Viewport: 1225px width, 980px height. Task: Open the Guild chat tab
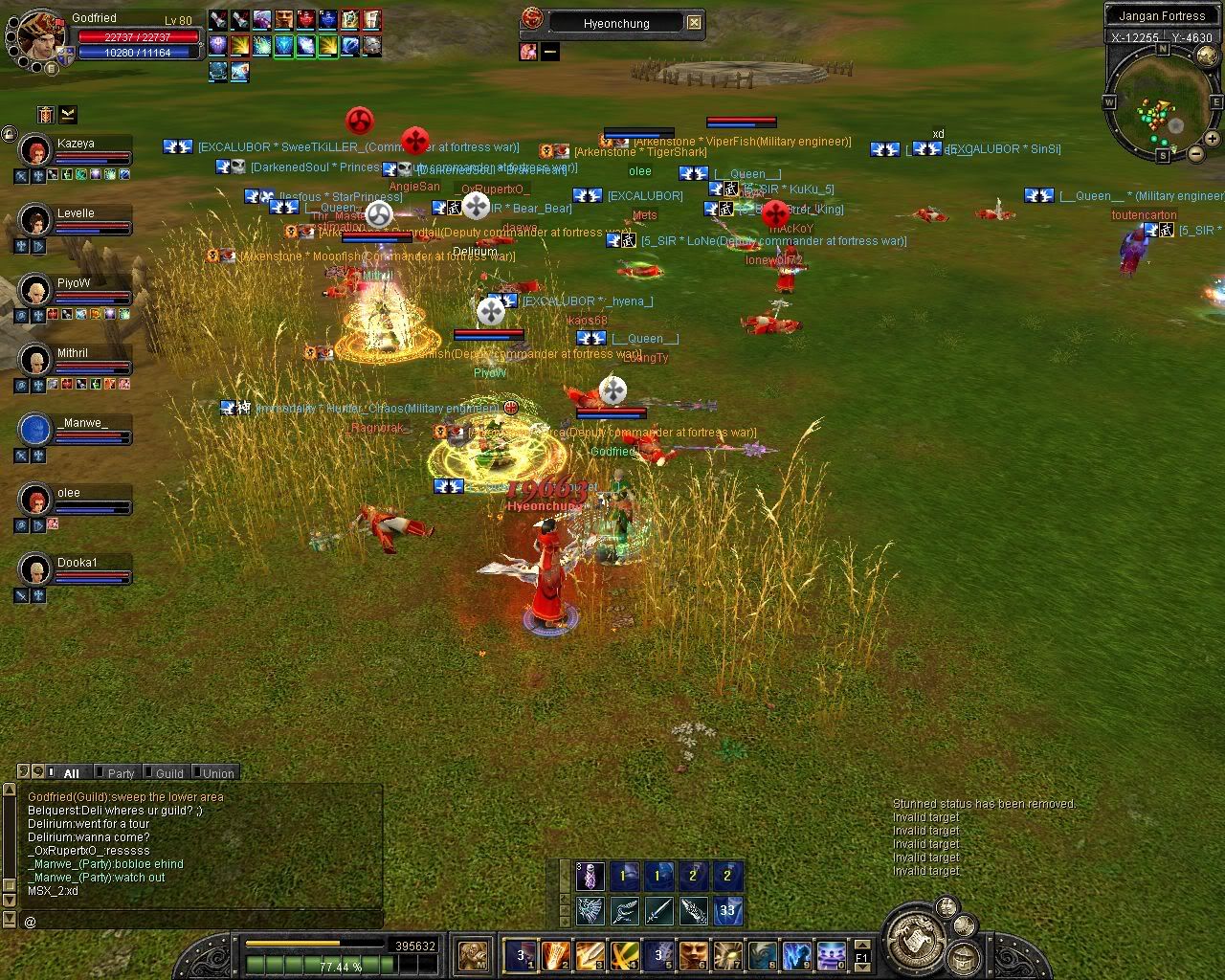[x=168, y=773]
